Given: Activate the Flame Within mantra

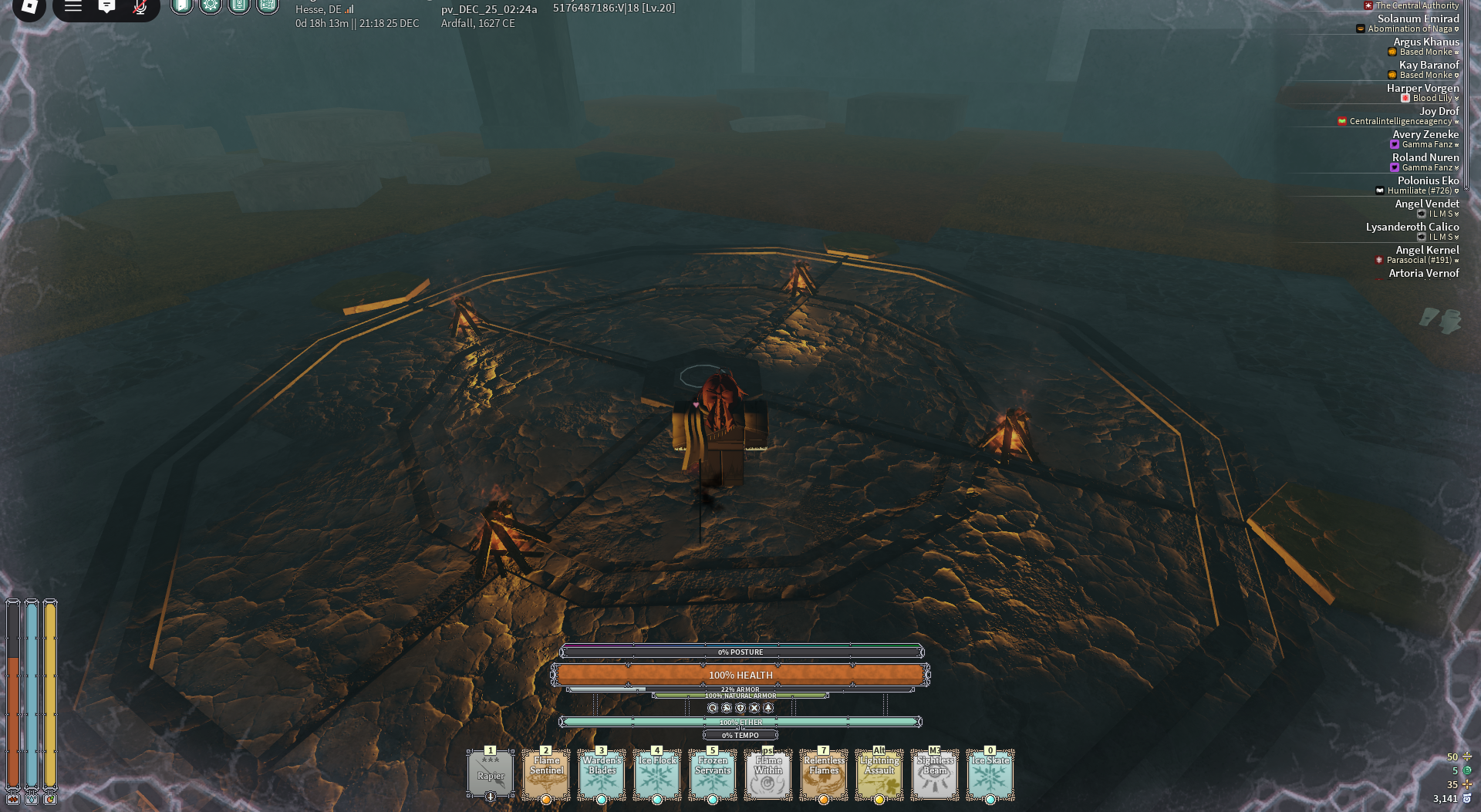Looking at the screenshot, I should click(x=768, y=774).
